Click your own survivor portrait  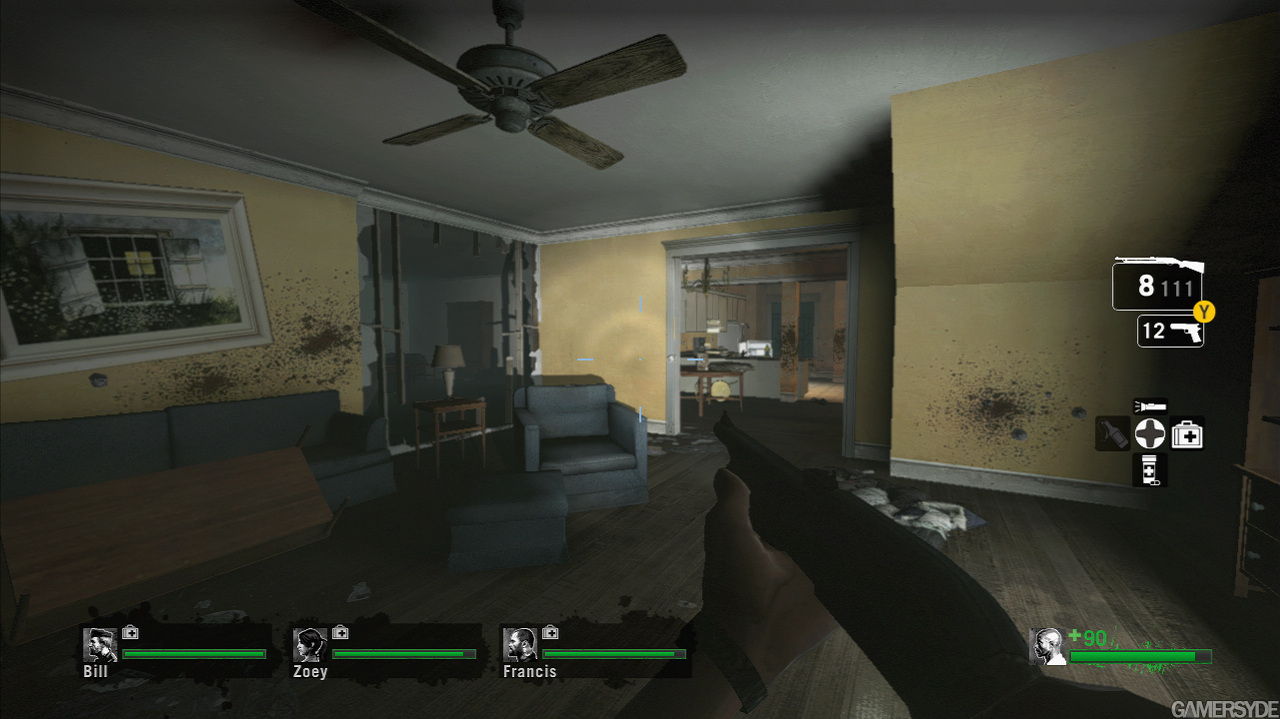point(1047,646)
